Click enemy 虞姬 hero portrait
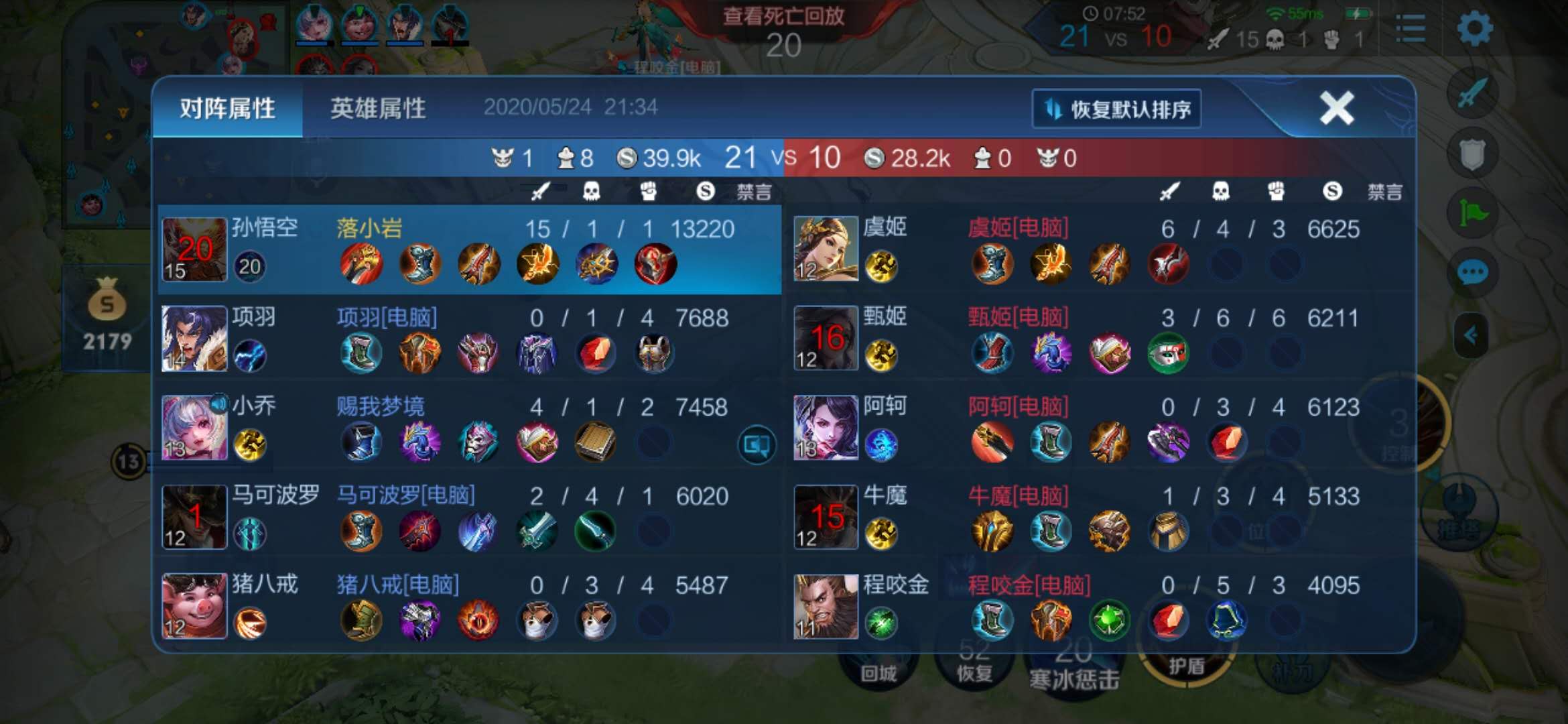Screen dimensions: 1568x724 pos(826,249)
